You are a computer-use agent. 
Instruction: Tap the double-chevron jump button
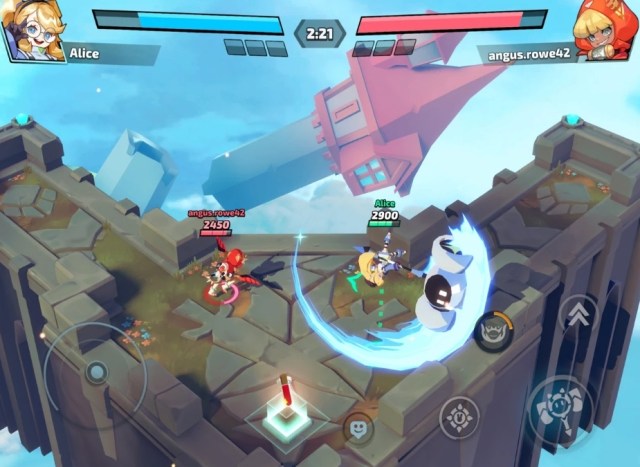pos(579,317)
